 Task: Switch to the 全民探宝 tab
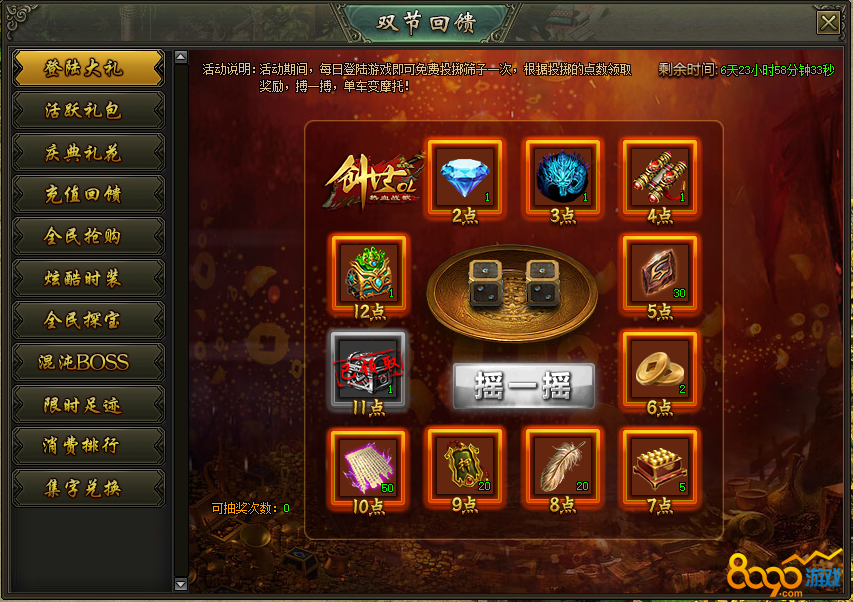(88, 320)
